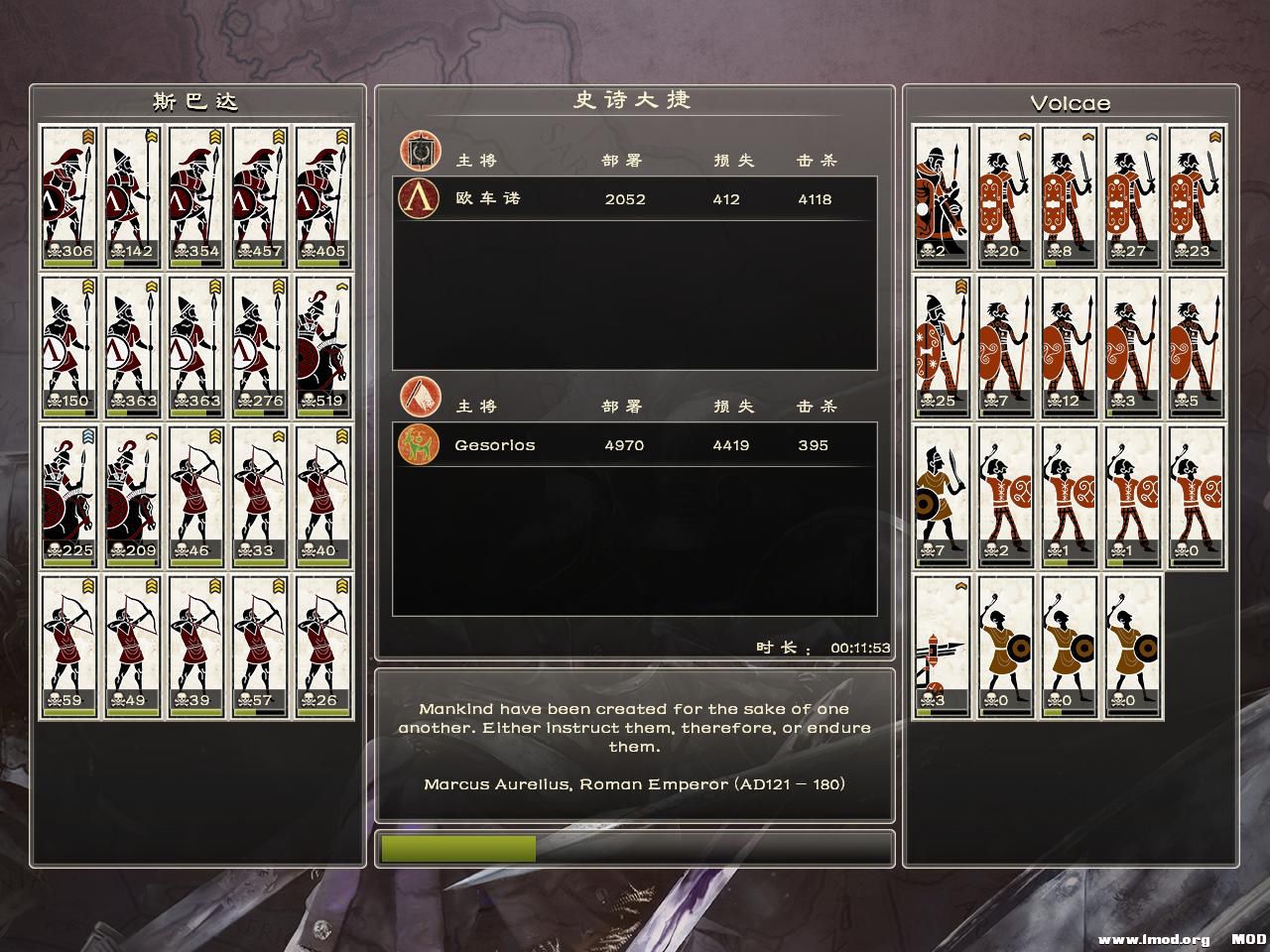Image resolution: width=1270 pixels, height=952 pixels.
Task: Click the white flag defeat icon
Action: coord(418,397)
